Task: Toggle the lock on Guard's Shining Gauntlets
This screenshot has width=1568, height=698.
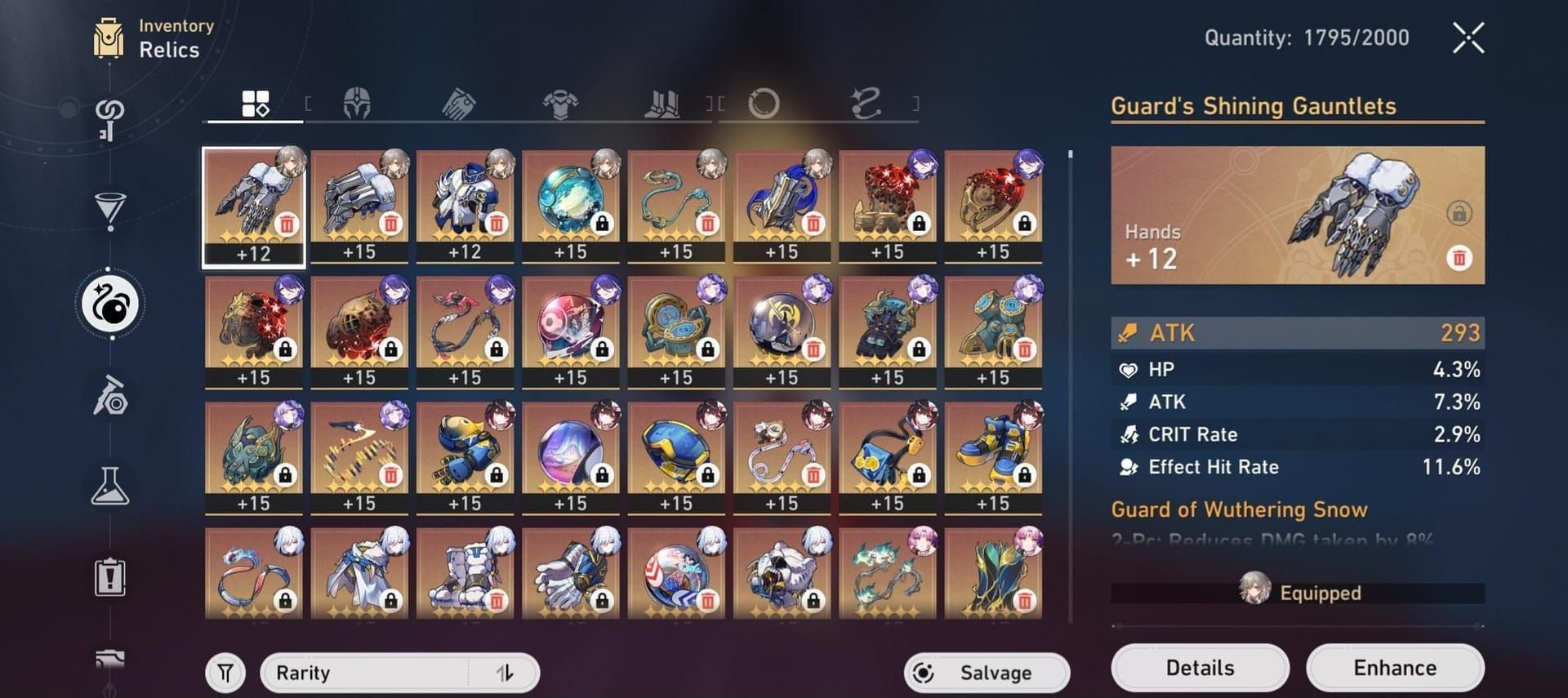Action: tap(1459, 214)
